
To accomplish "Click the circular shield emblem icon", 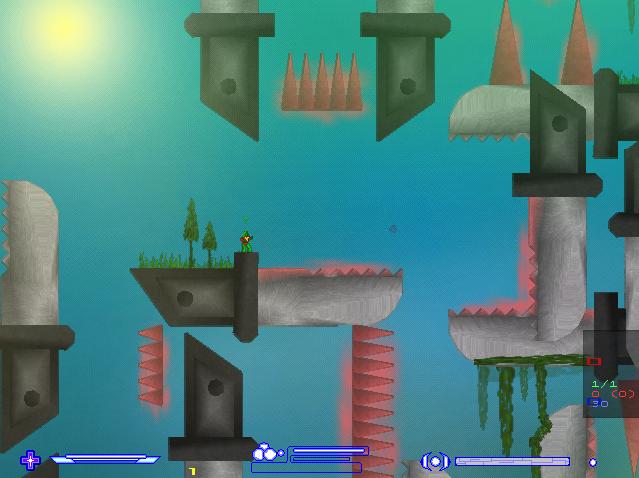I will pos(435,461).
